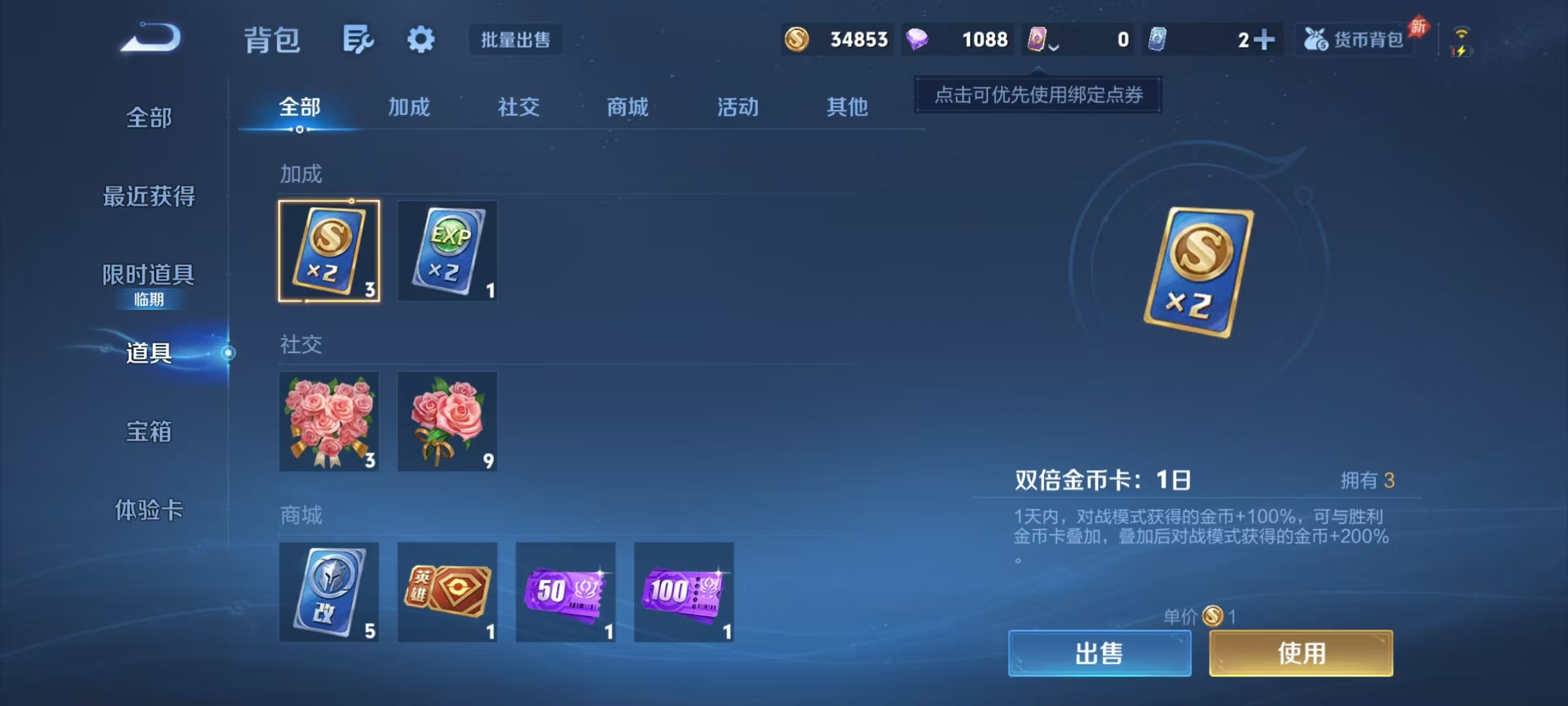Click the gold coin balance showing 34853

(x=836, y=40)
